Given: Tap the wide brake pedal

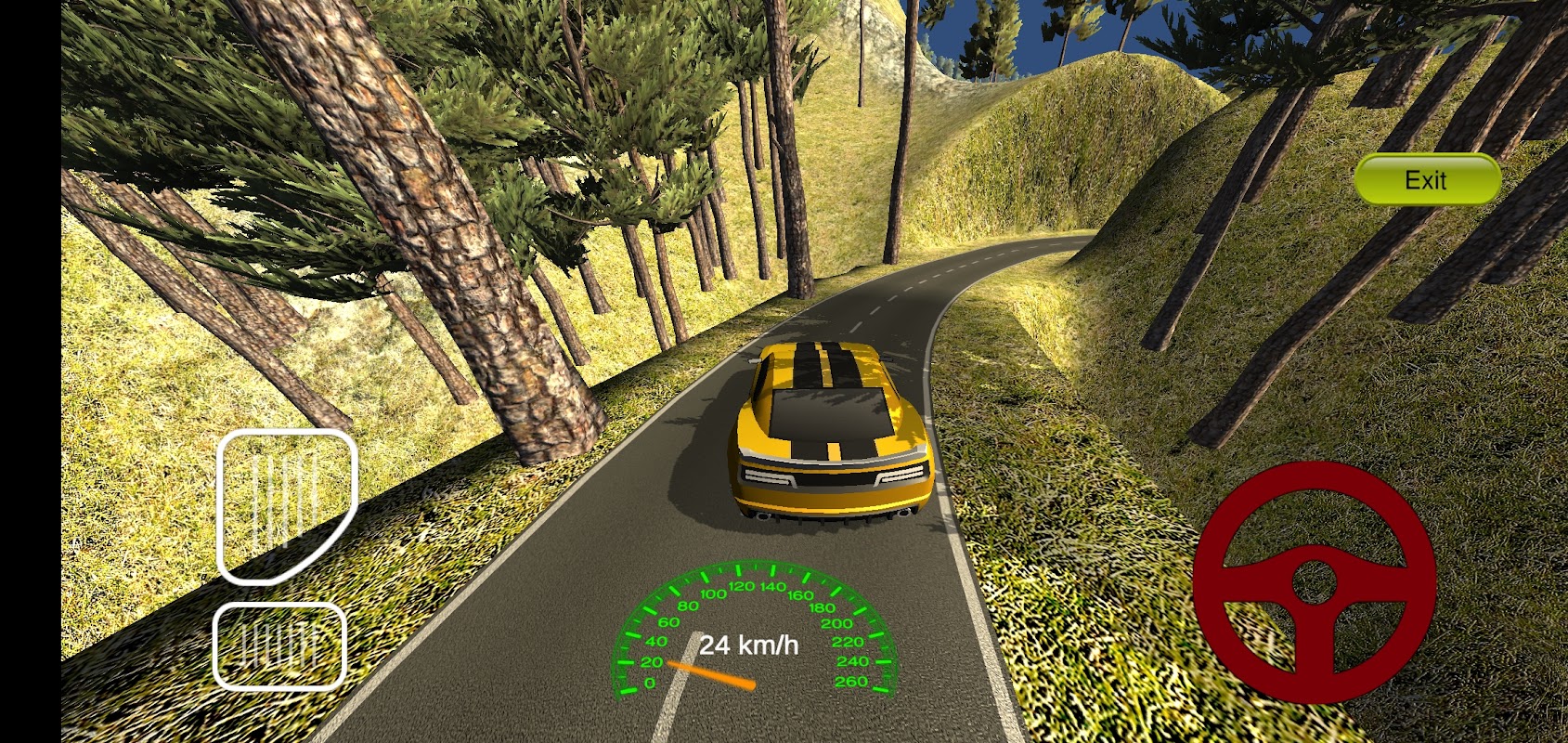Looking at the screenshot, I should pyautogui.click(x=279, y=645).
